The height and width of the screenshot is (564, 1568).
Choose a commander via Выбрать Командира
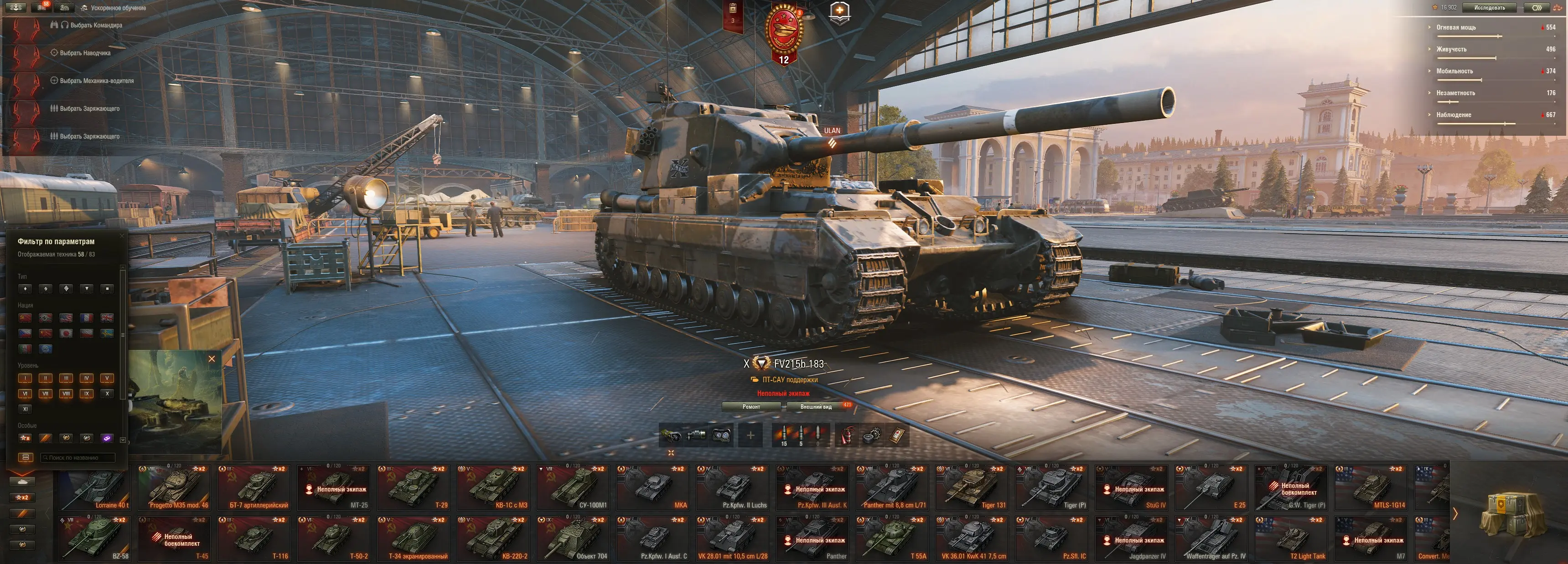tap(96, 26)
